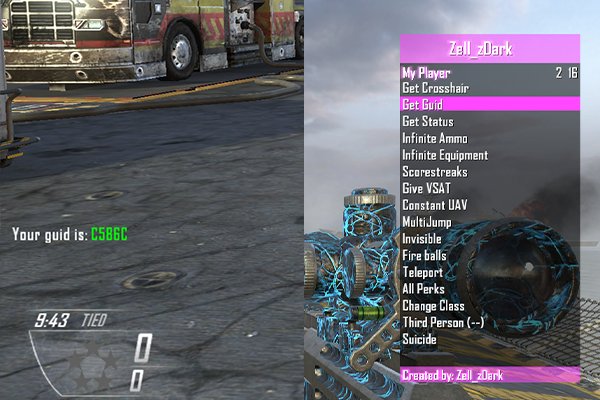Activate Fire balls option
The height and width of the screenshot is (400, 600).
[x=424, y=256]
